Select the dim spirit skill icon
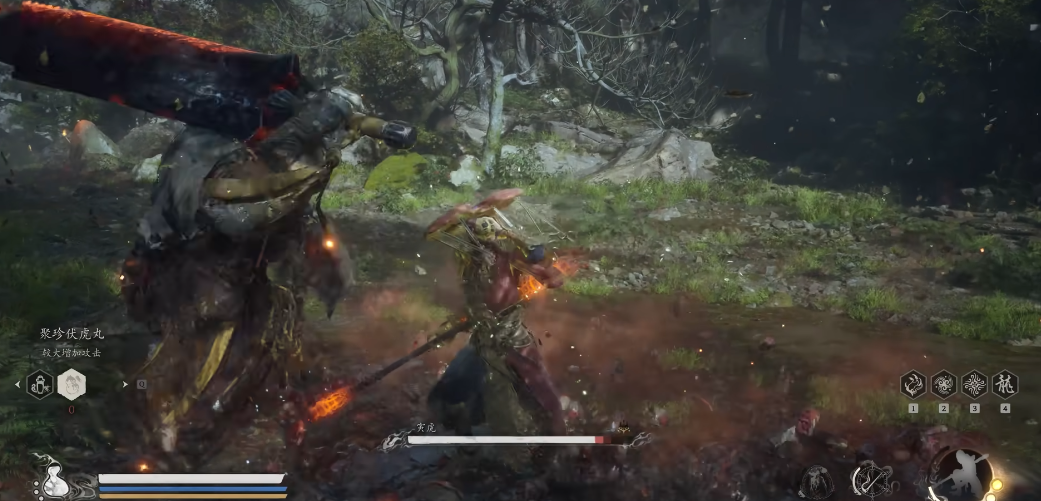1041x501 pixels. (x=817, y=482)
